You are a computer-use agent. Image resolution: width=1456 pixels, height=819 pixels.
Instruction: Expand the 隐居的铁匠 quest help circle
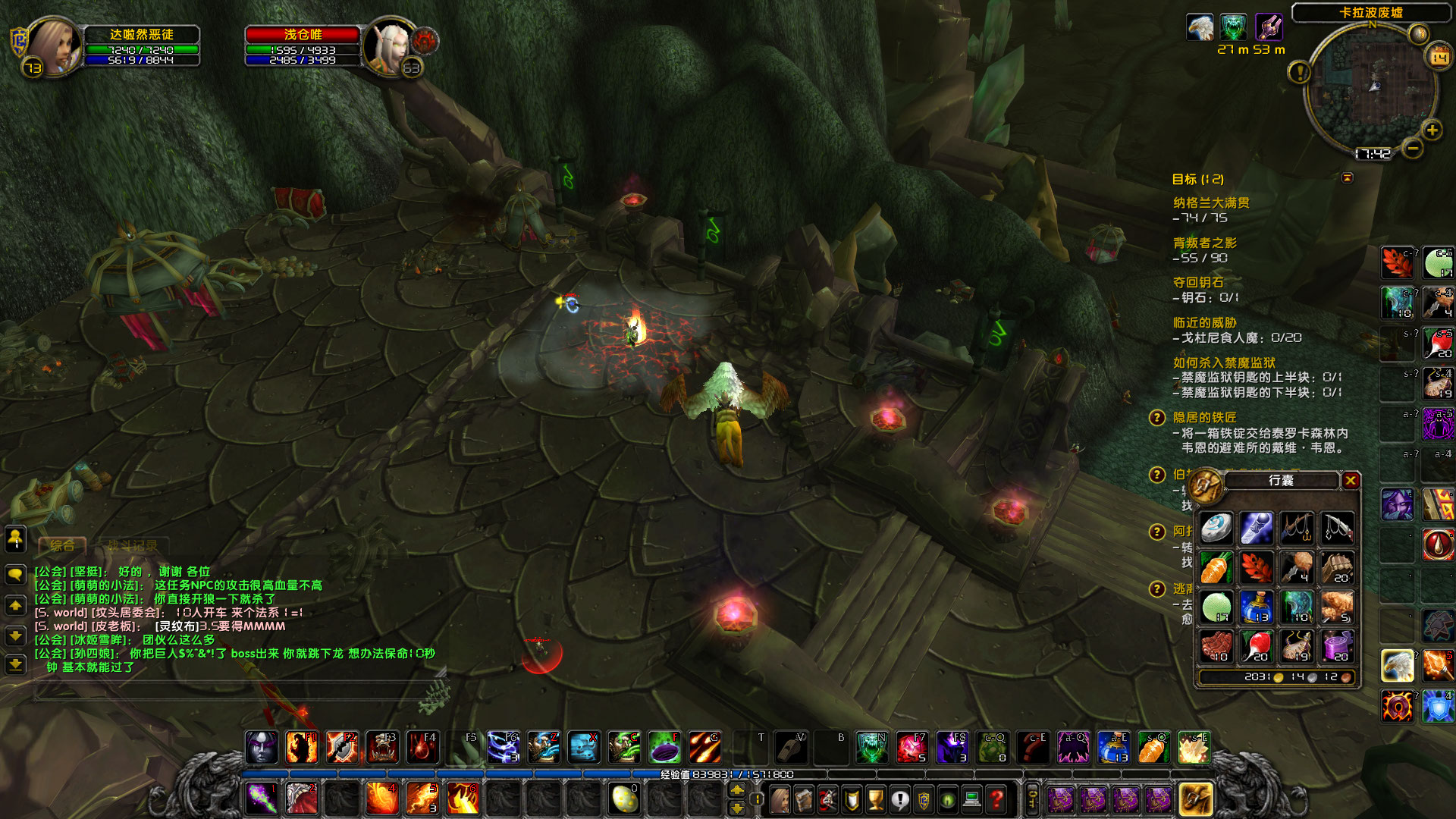tap(1156, 419)
